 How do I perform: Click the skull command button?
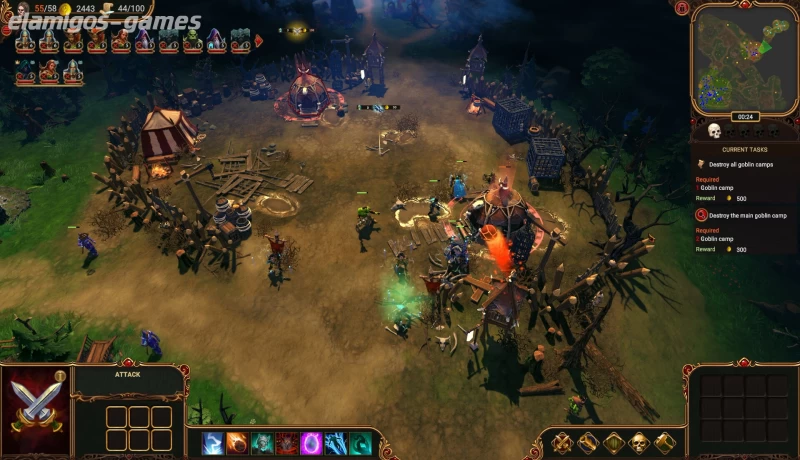coord(638,442)
